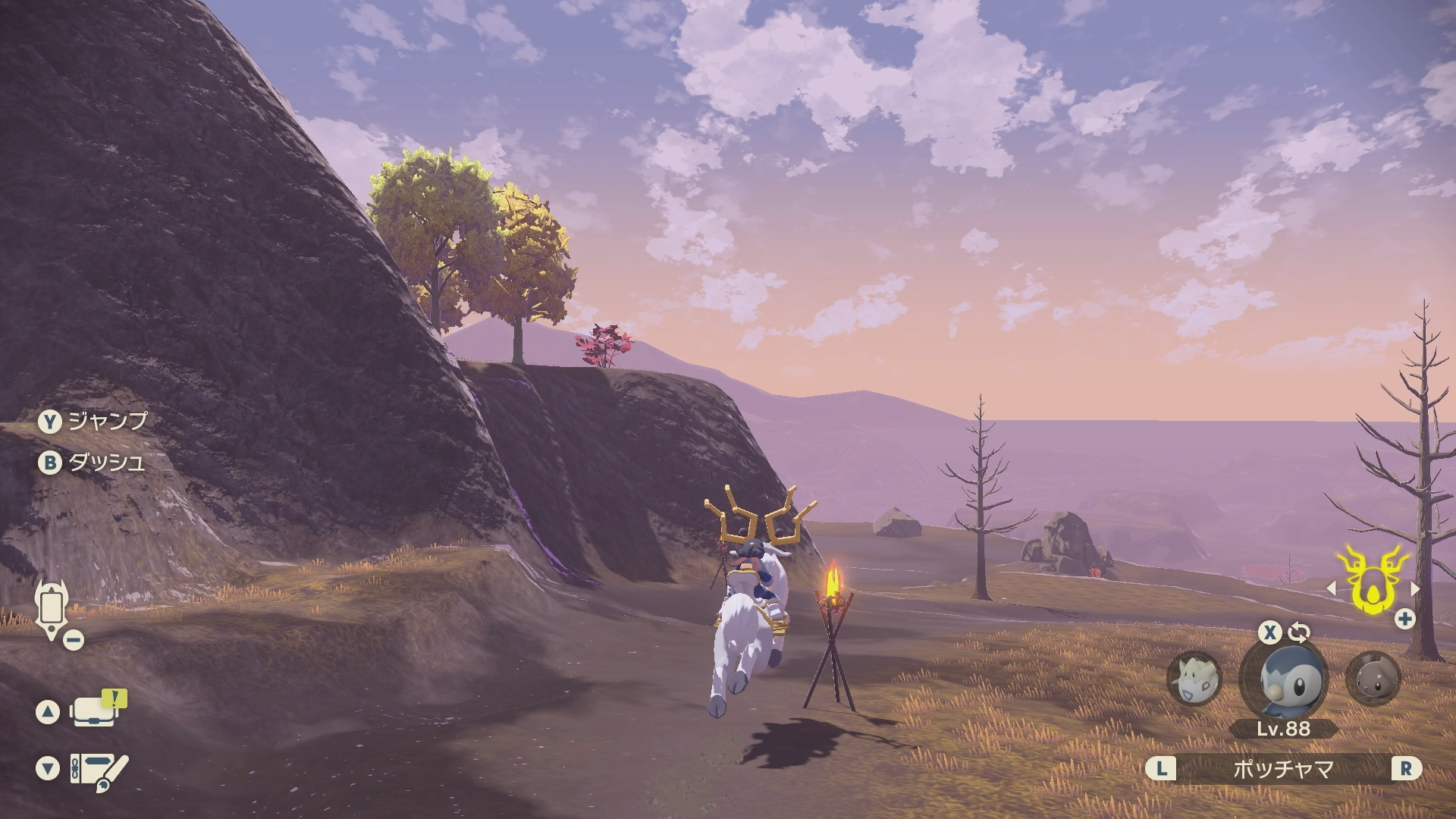
Task: Click the ポッチャマ name bar
Action: 1283,769
